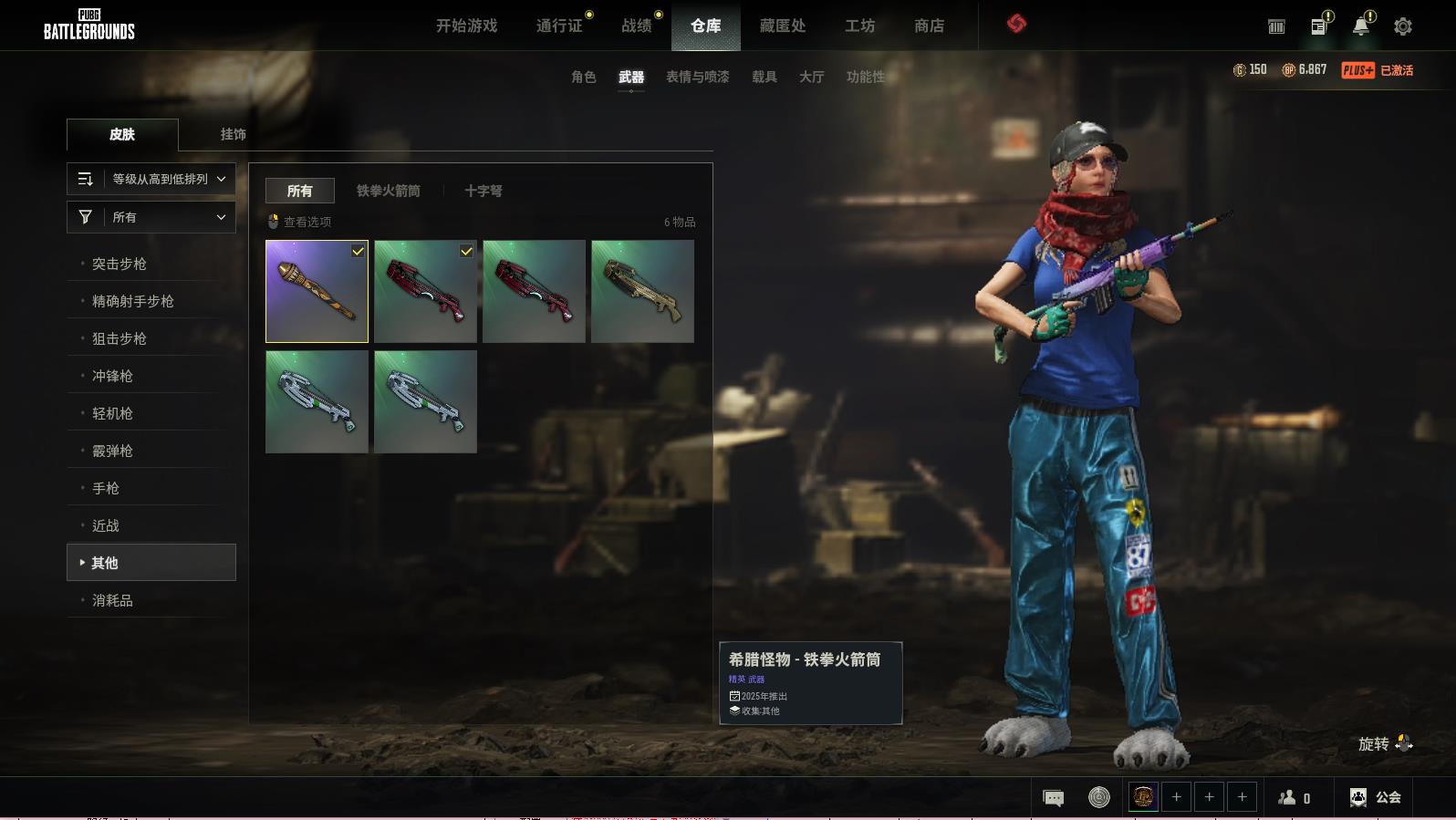Switch to the 角色 character sub-tab
Image resolution: width=1456 pixels, height=820 pixels.
(583, 77)
